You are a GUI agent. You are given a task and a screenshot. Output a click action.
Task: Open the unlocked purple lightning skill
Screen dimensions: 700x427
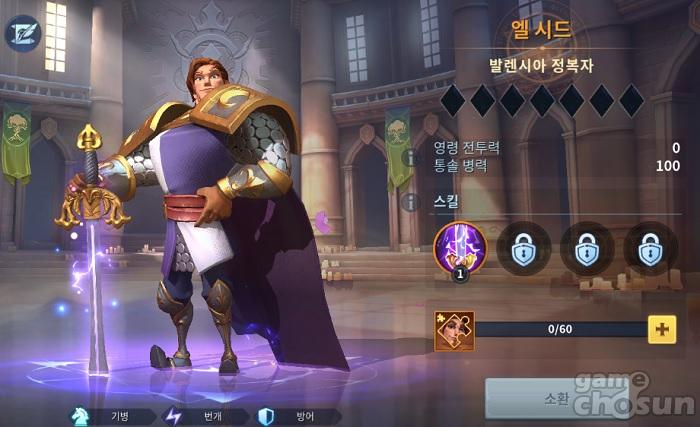click(460, 247)
